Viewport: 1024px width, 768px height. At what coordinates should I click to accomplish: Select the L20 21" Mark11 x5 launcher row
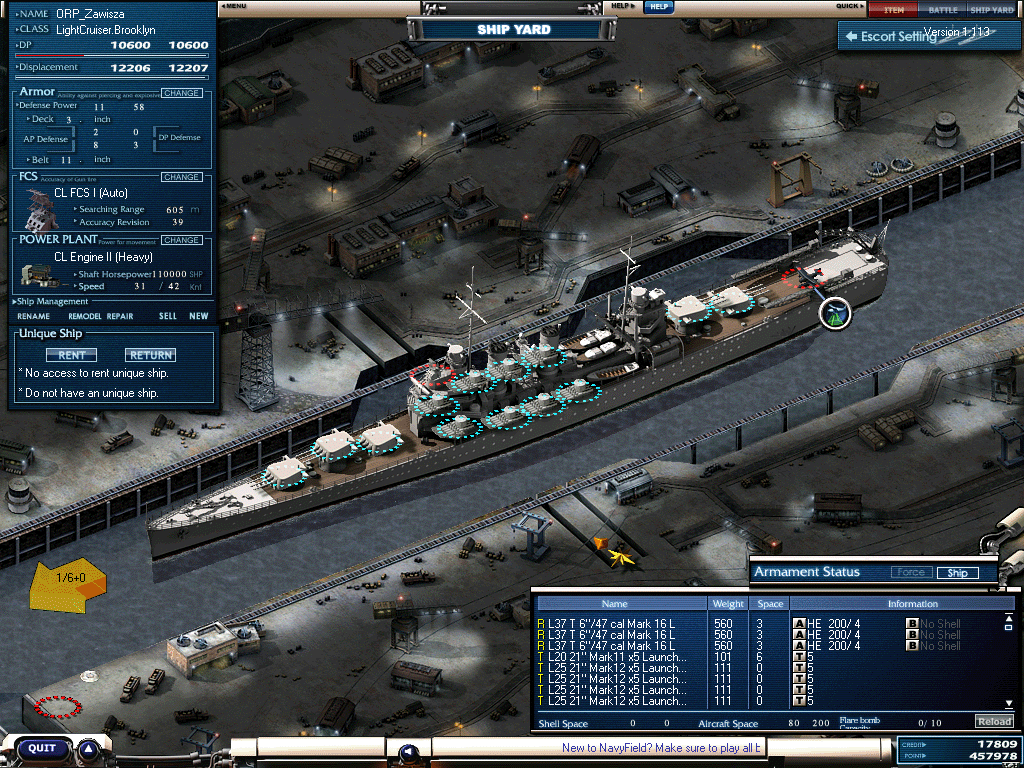(617, 657)
